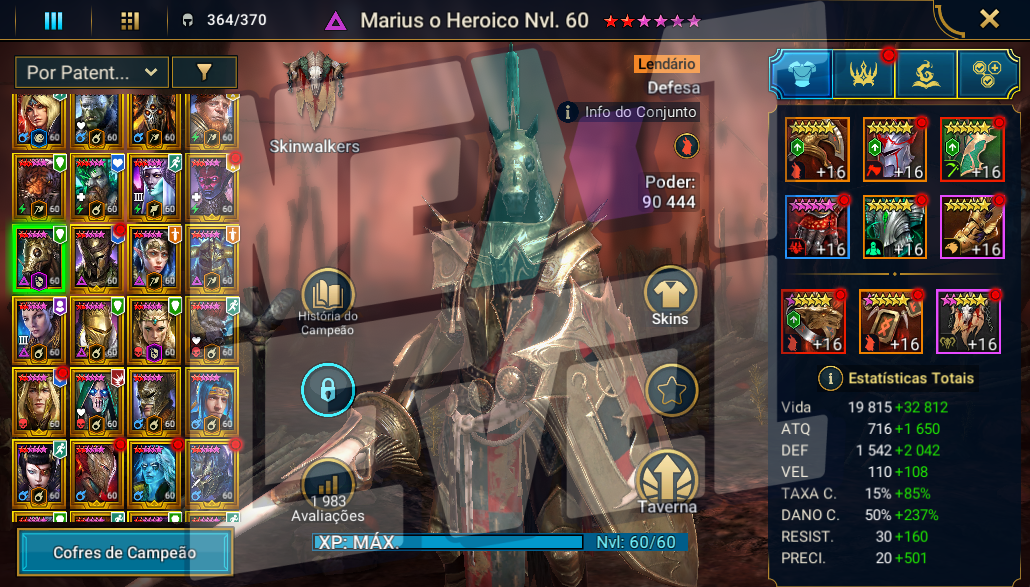This screenshot has width=1030, height=587.
Task: Open Avaliações ratings
Action: [x=327, y=487]
